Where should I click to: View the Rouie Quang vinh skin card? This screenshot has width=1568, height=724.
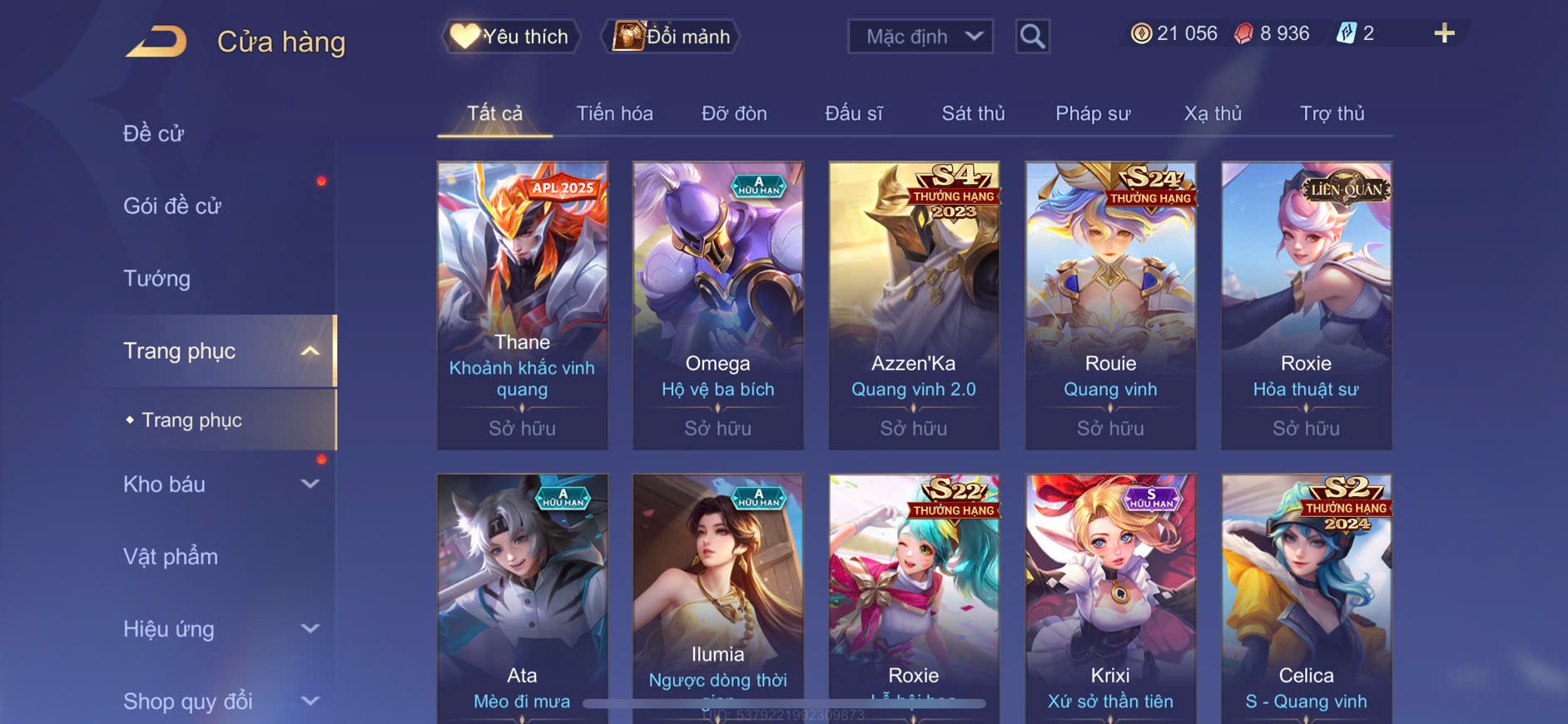point(1110,305)
